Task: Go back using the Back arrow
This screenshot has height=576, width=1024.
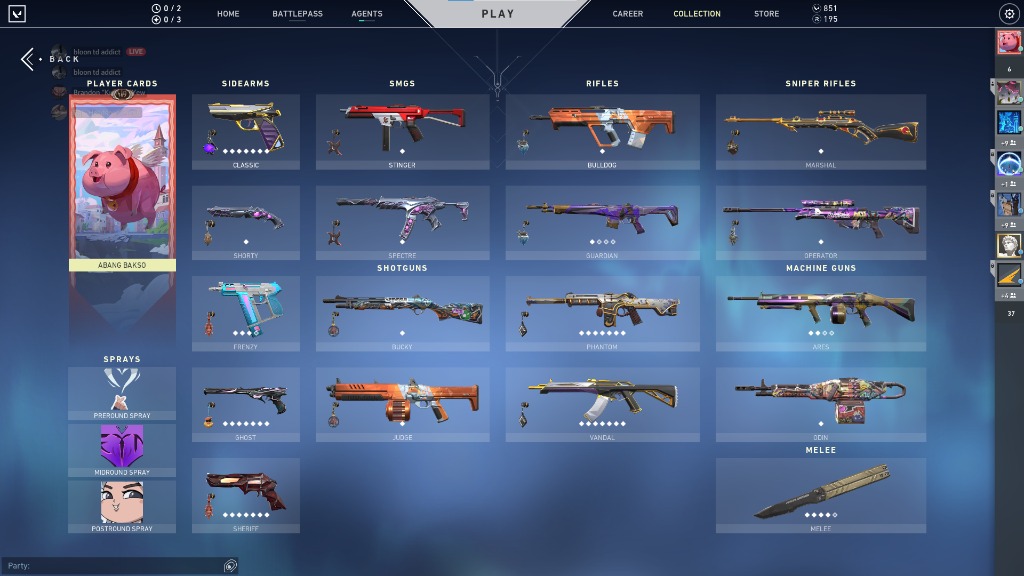Action: (x=28, y=59)
